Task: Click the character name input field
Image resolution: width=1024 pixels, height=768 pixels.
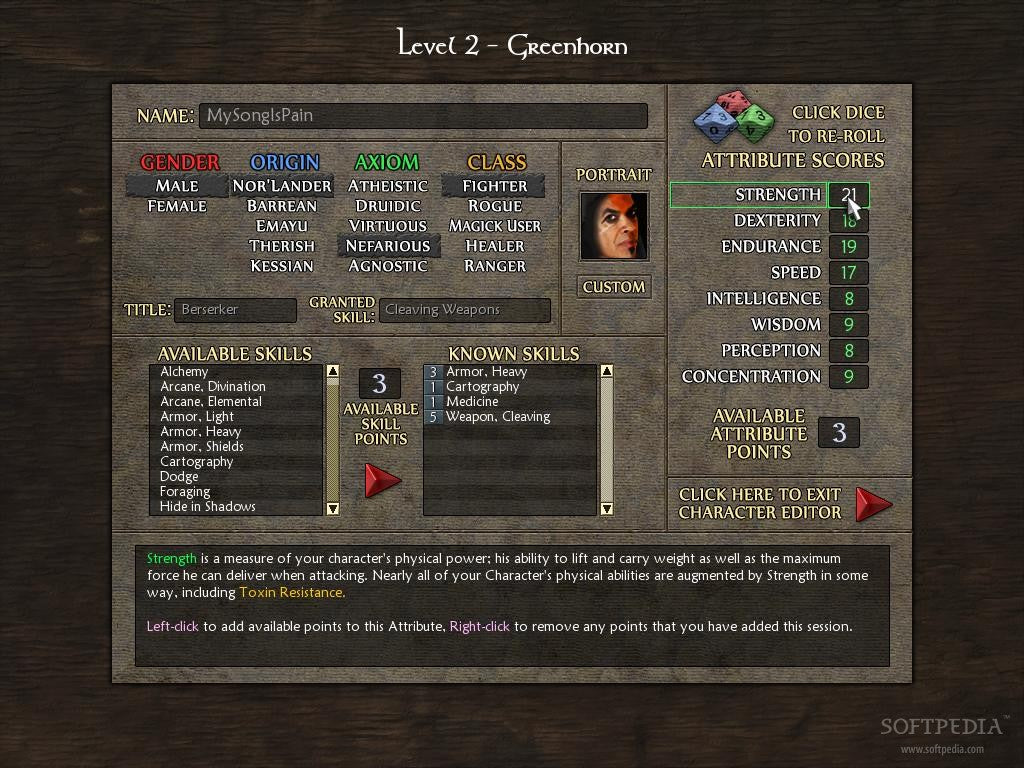Action: pyautogui.click(x=422, y=116)
